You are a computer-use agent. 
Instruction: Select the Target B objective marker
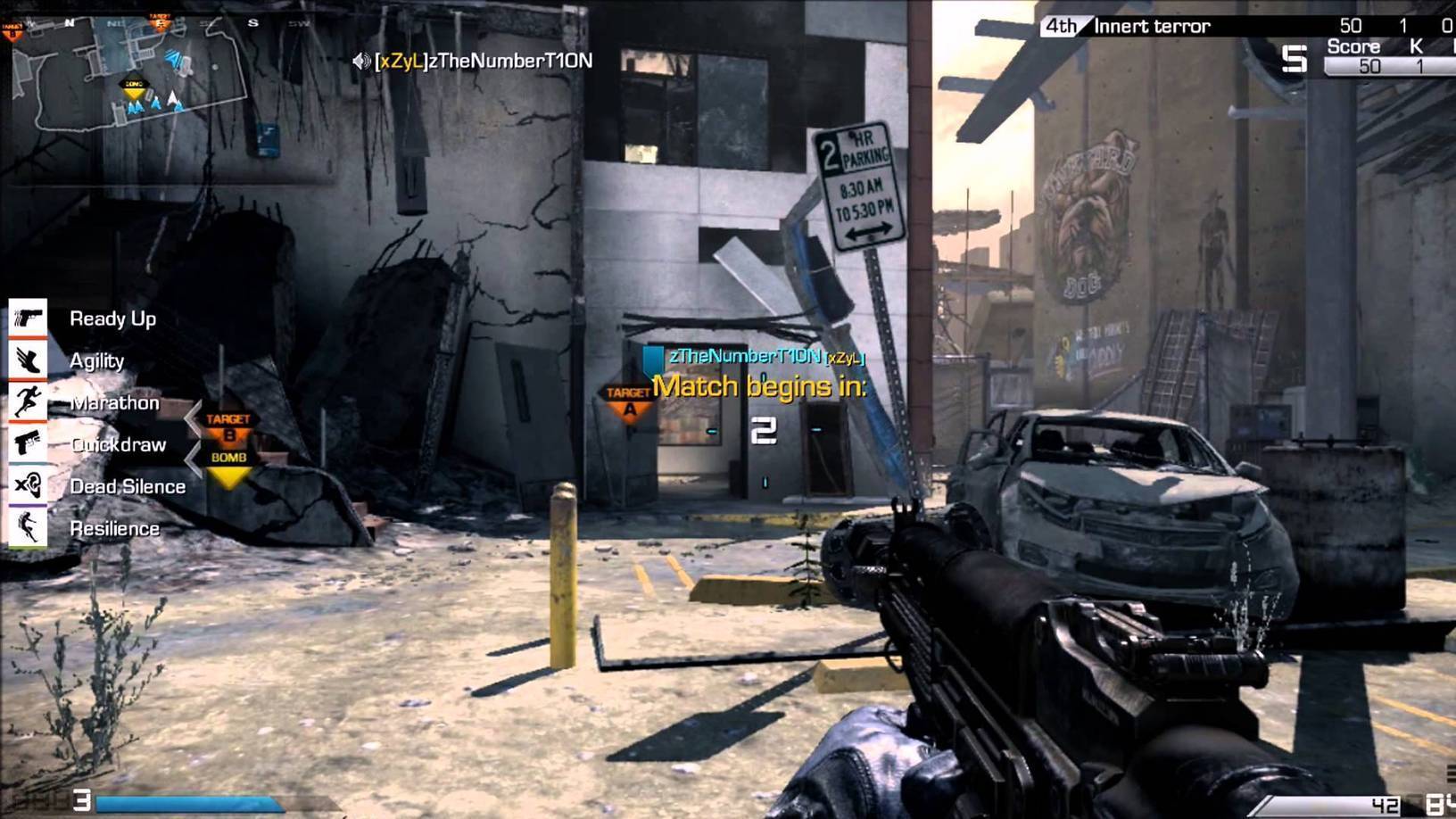point(227,426)
